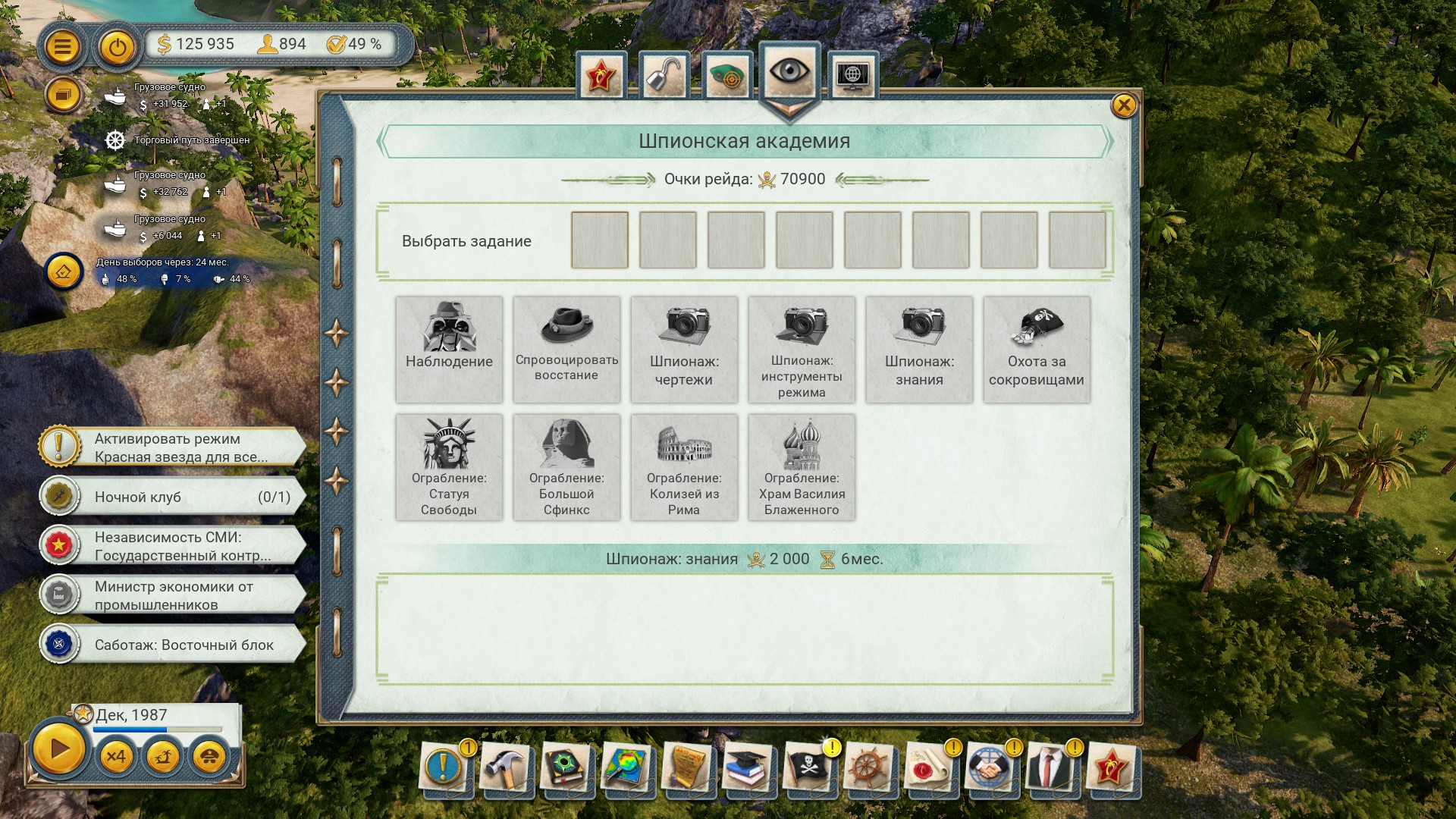Screen dimensions: 1456x819
Task: Switch to the green beret commando tab
Action: 728,76
